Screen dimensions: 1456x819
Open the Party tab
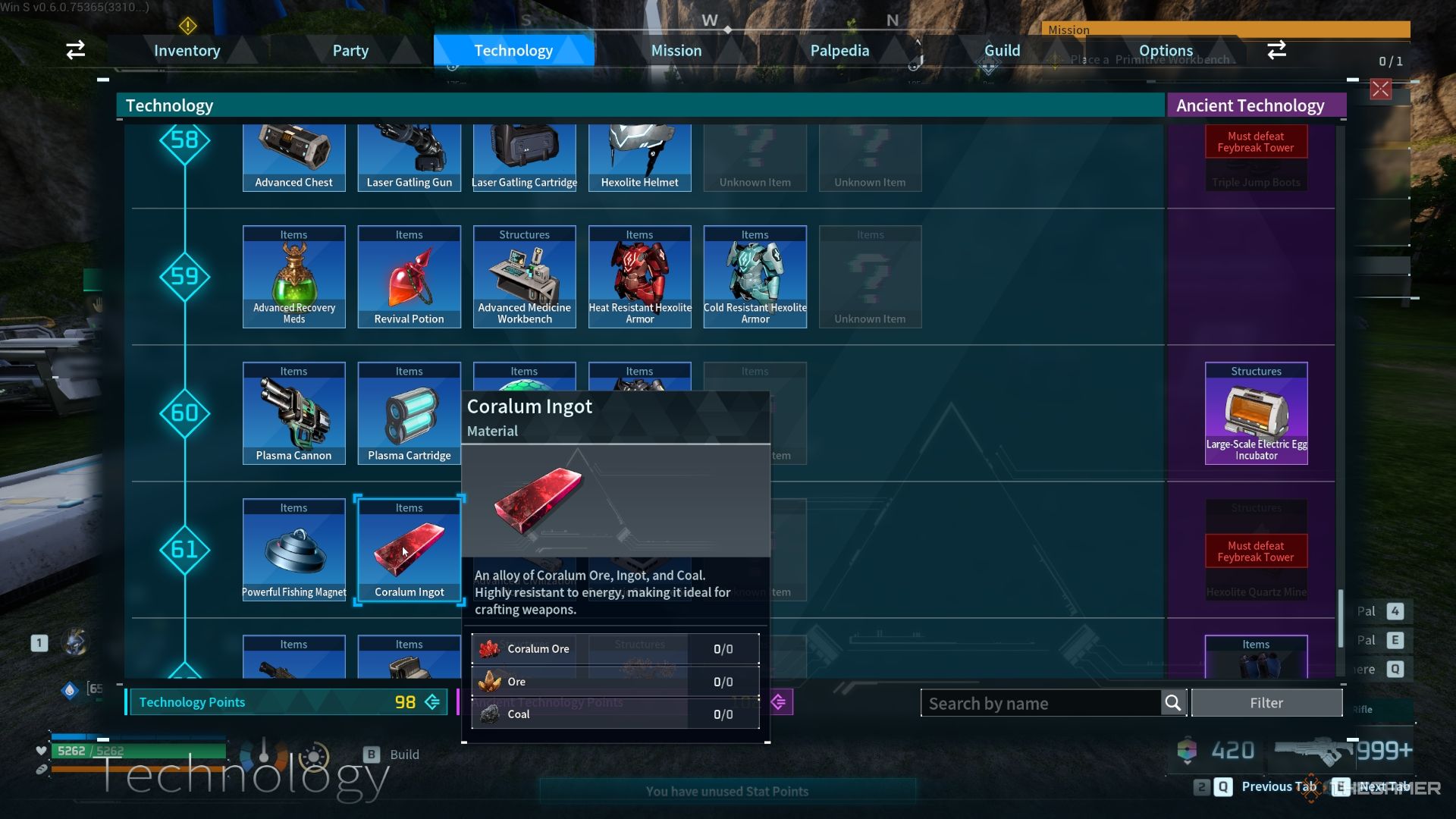(x=350, y=51)
